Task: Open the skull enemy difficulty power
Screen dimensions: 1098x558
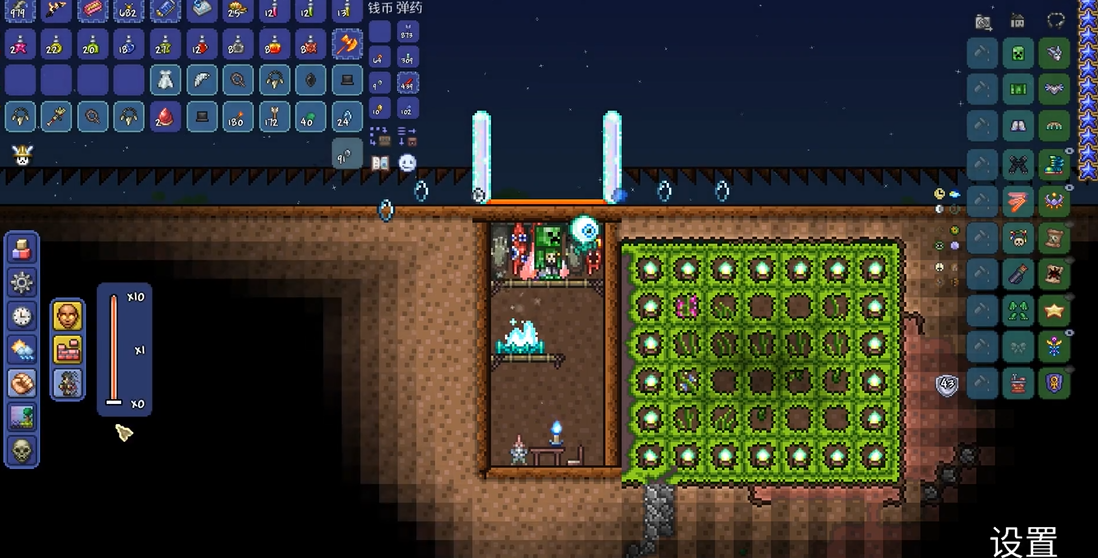Action: click(x=21, y=450)
